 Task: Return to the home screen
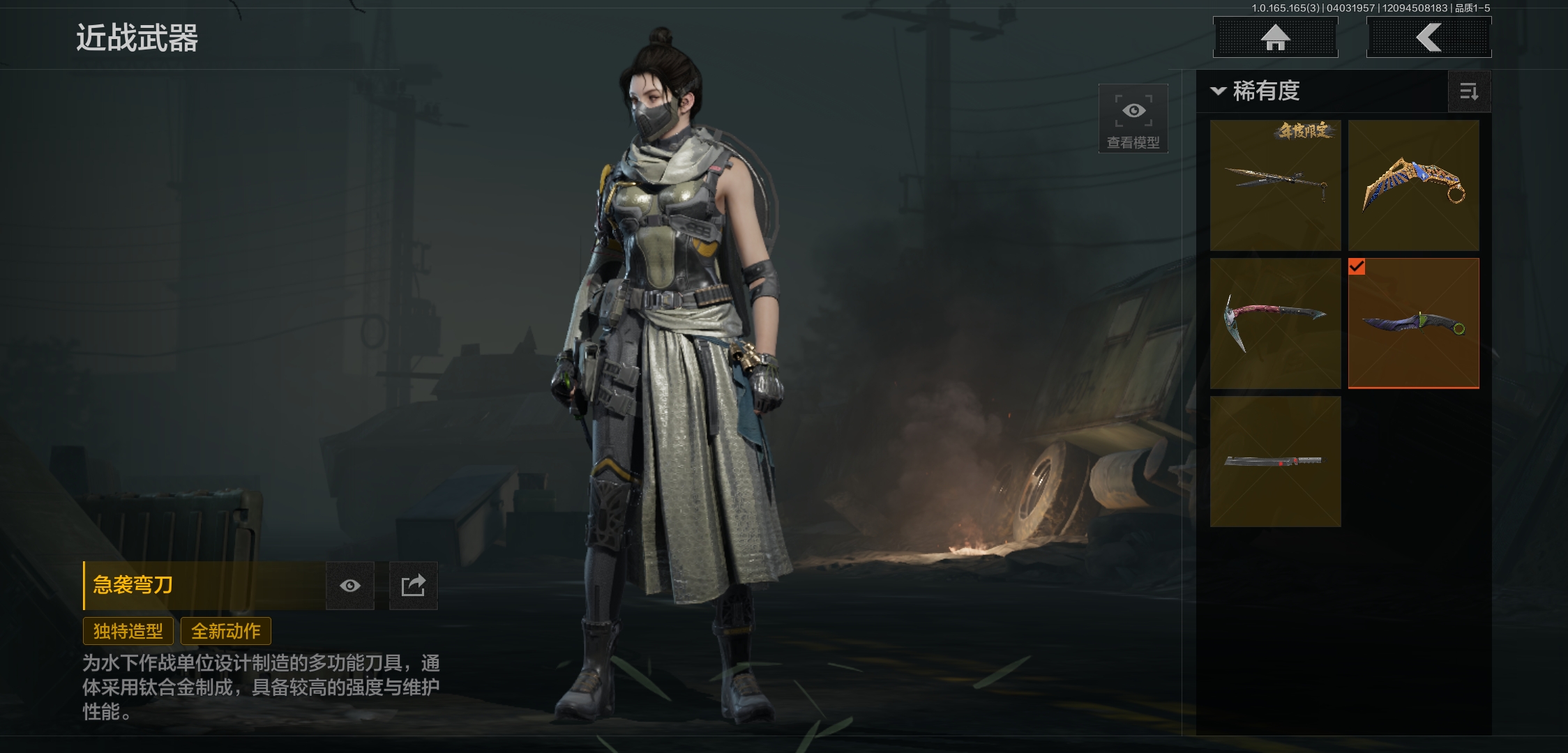click(1275, 38)
